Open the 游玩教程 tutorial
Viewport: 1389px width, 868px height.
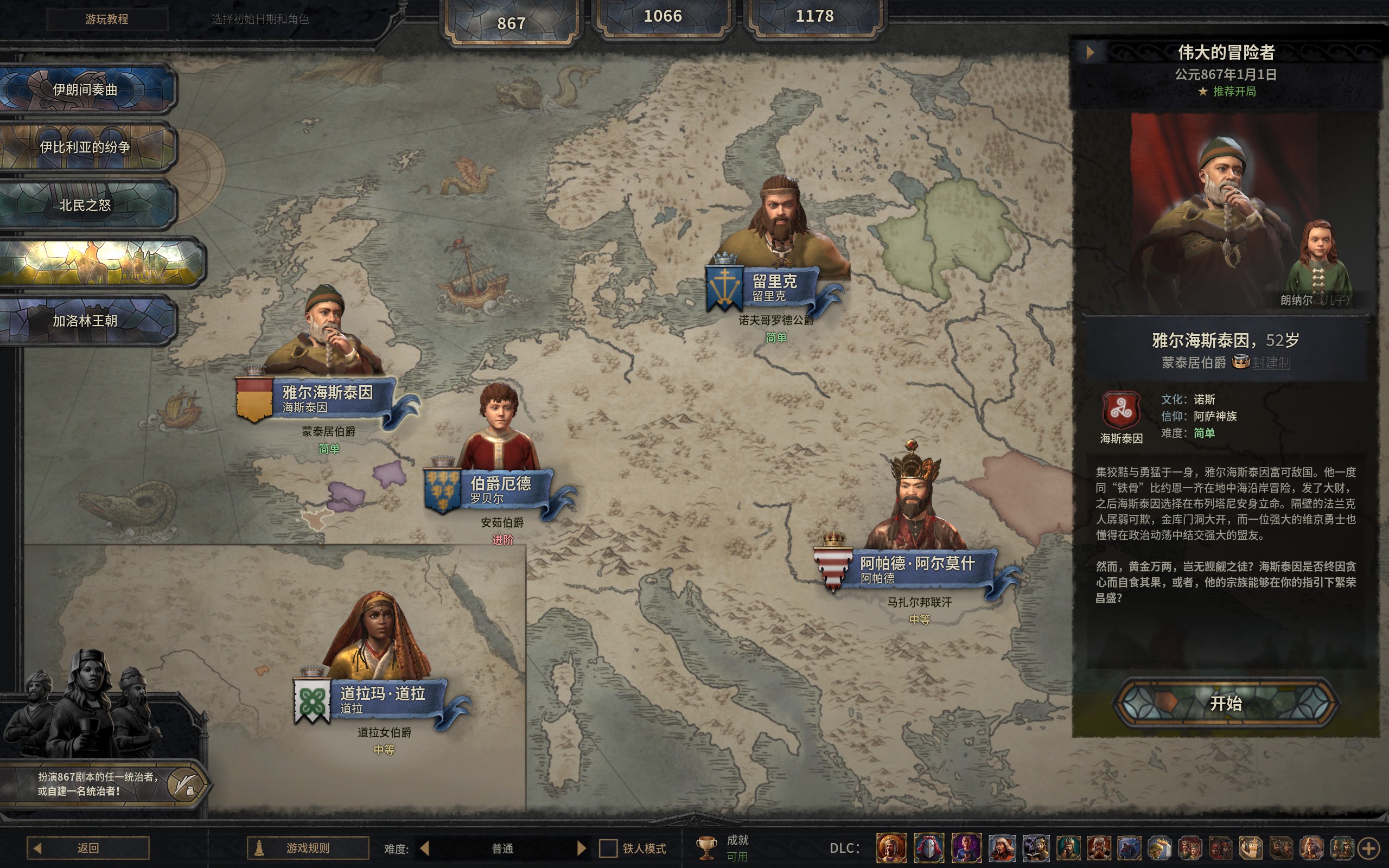[x=107, y=19]
